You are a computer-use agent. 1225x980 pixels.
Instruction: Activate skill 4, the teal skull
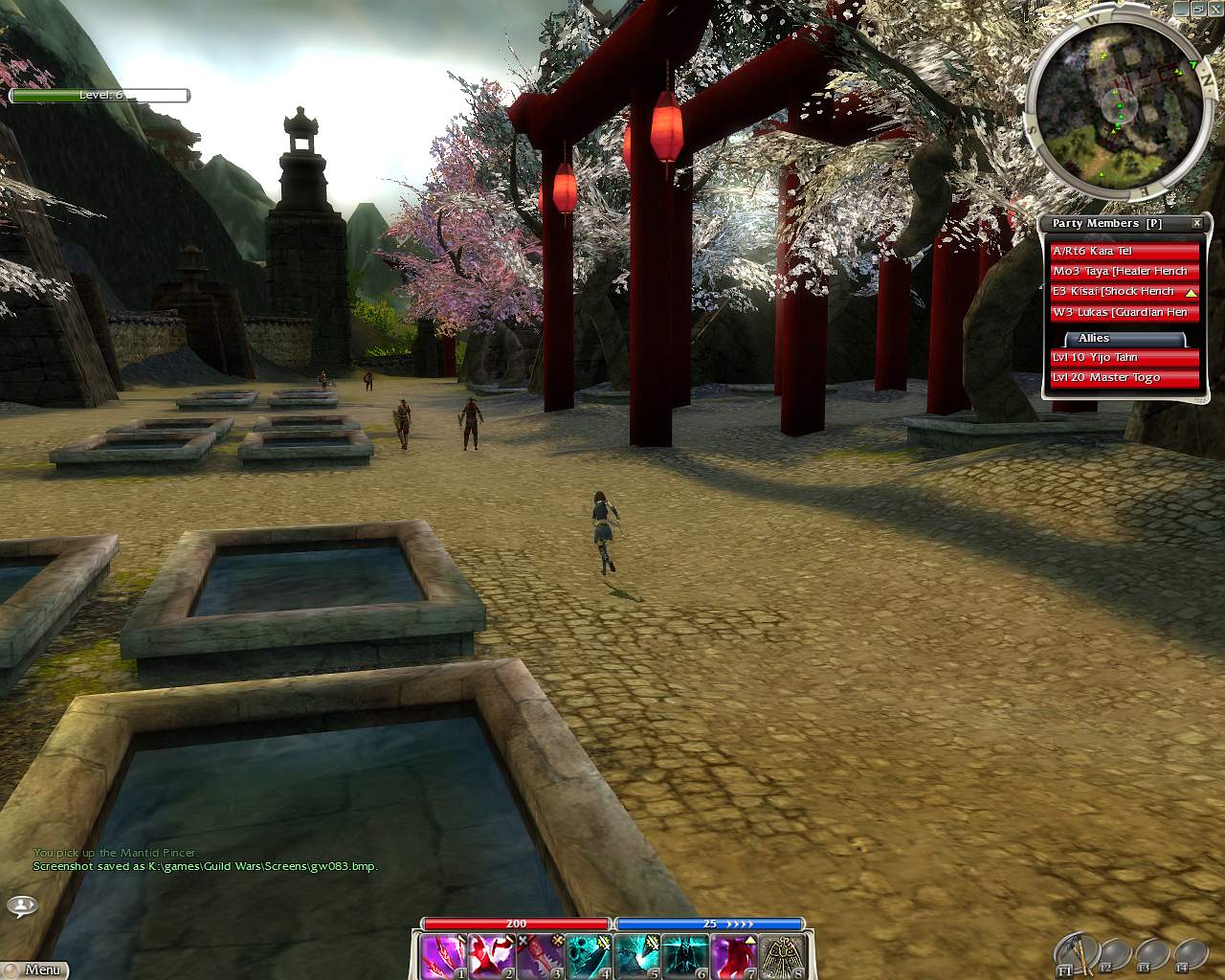coord(589,956)
